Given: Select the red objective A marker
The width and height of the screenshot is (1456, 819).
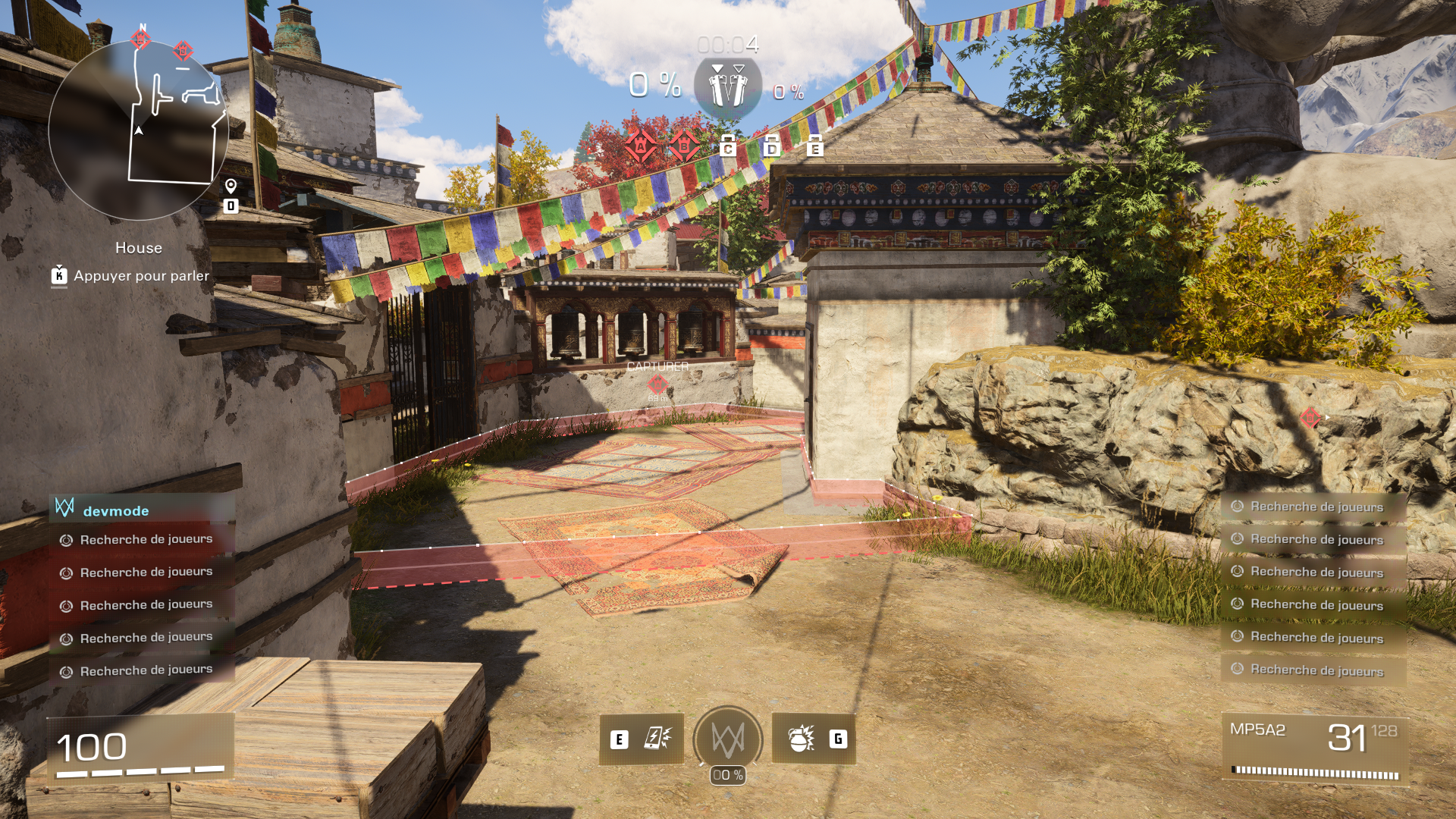Looking at the screenshot, I should click(x=640, y=146).
